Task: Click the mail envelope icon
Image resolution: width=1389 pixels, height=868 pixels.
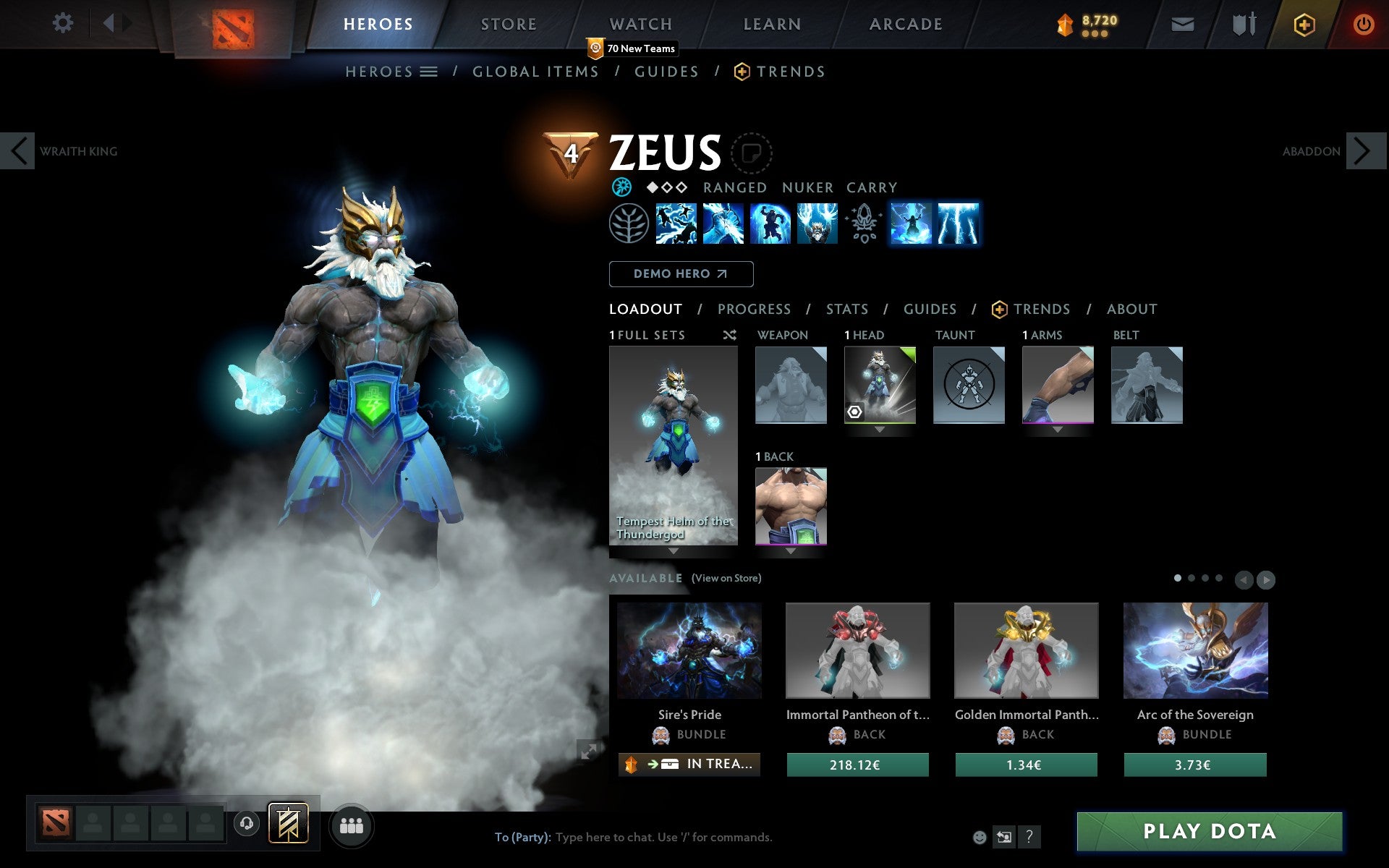Action: click(x=1182, y=23)
